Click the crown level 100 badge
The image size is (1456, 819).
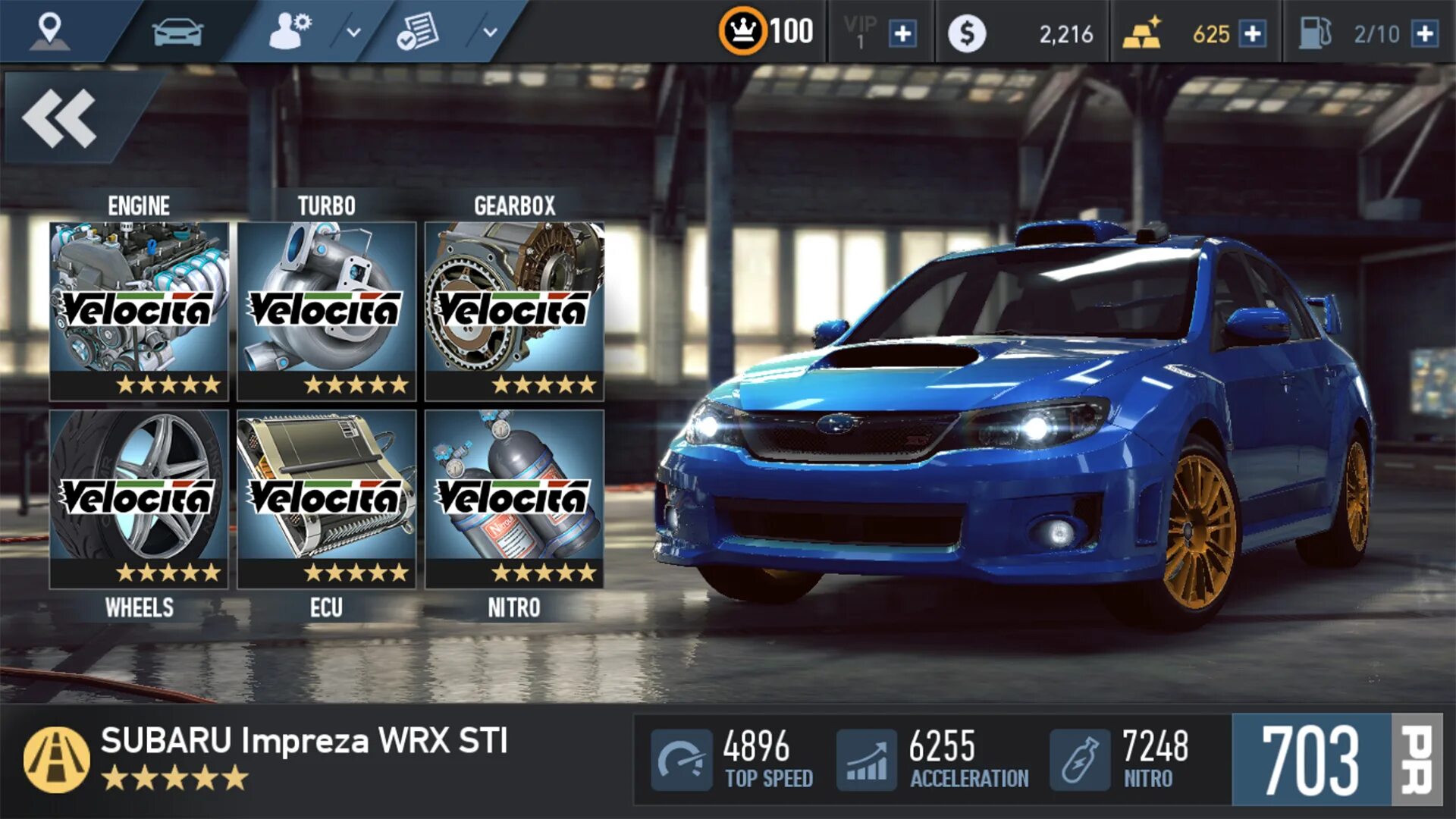(x=743, y=31)
